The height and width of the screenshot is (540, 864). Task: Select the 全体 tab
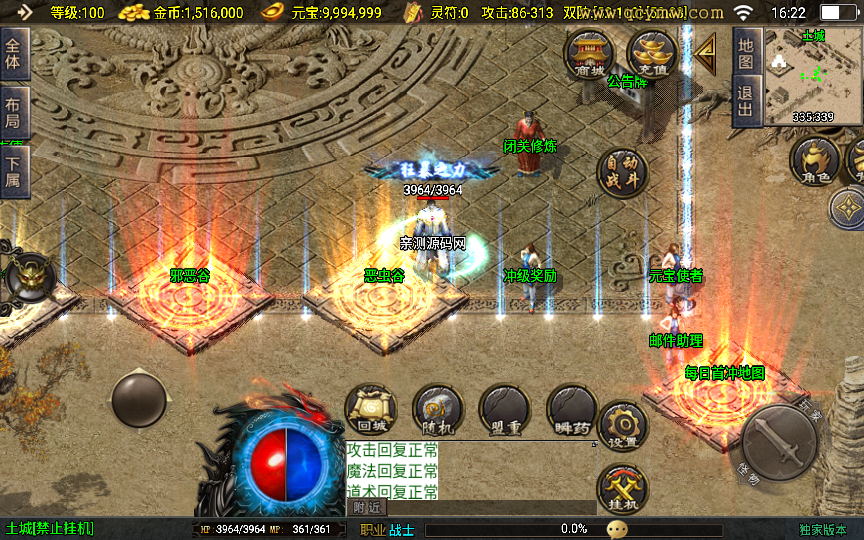click(14, 54)
